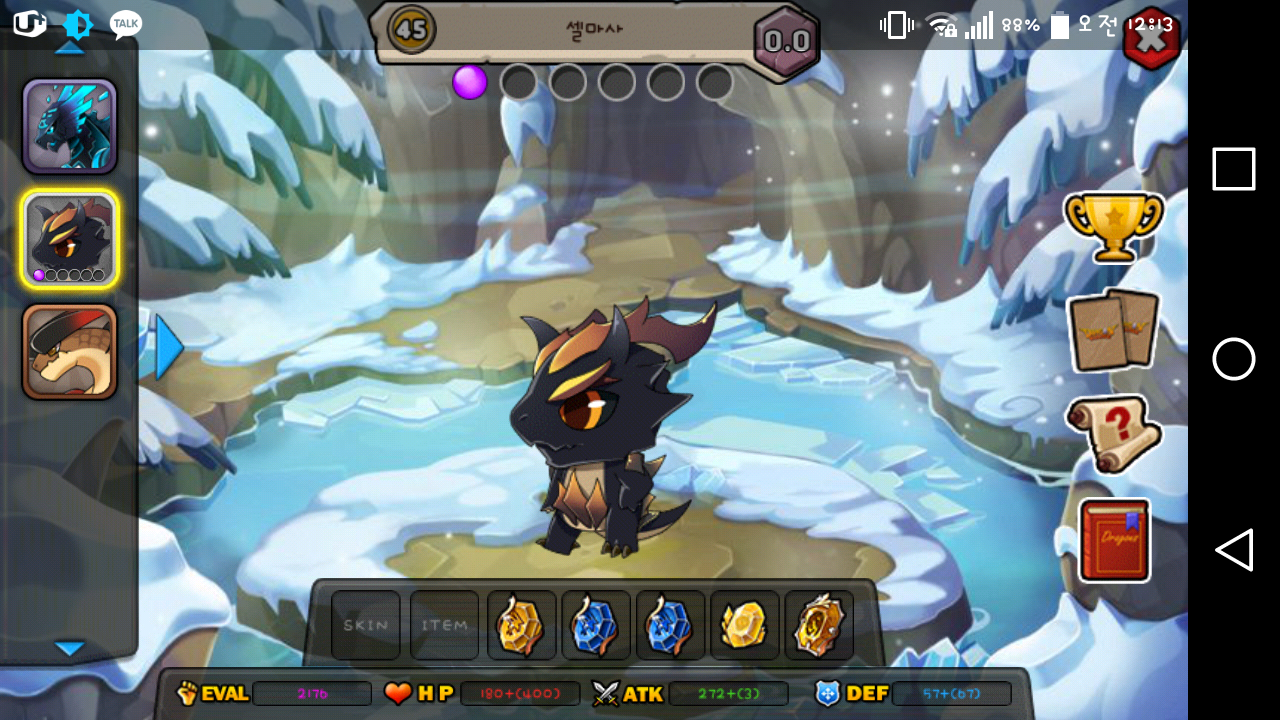Select the gold ring emblem slot
Image resolution: width=1280 pixels, height=720 pixels.
click(819, 625)
